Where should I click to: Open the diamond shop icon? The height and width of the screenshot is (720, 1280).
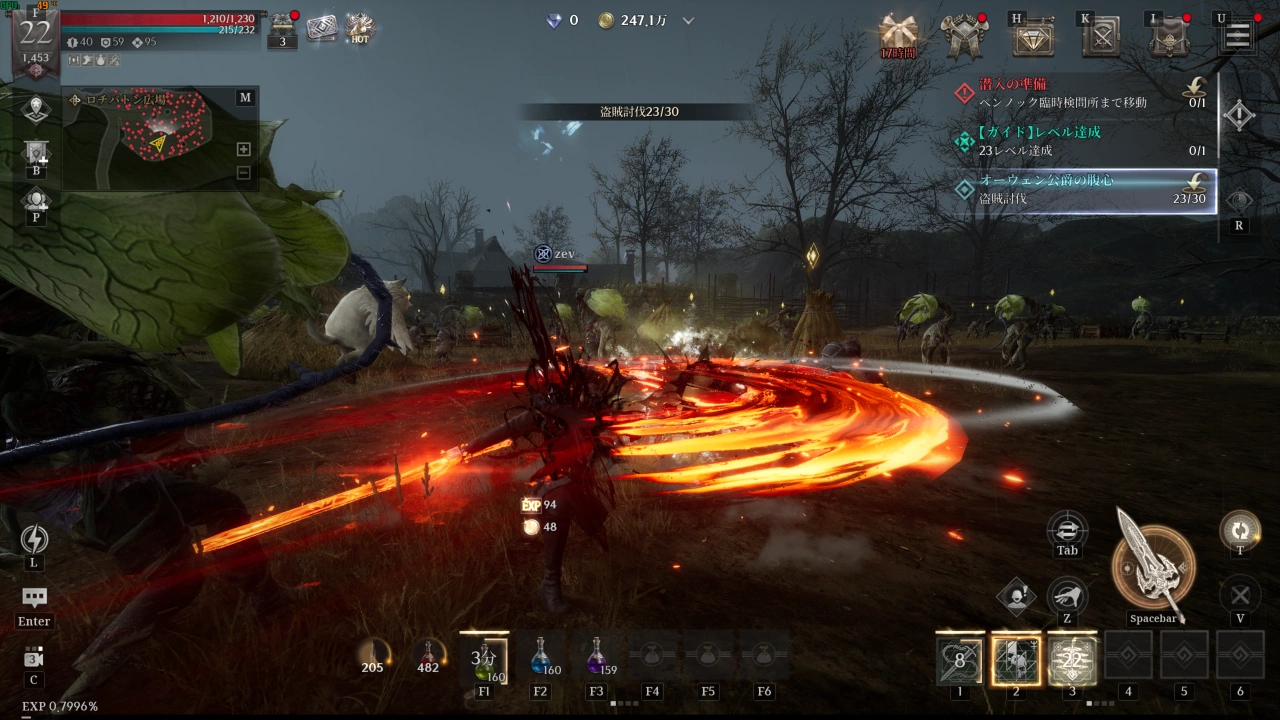[x=1033, y=36]
